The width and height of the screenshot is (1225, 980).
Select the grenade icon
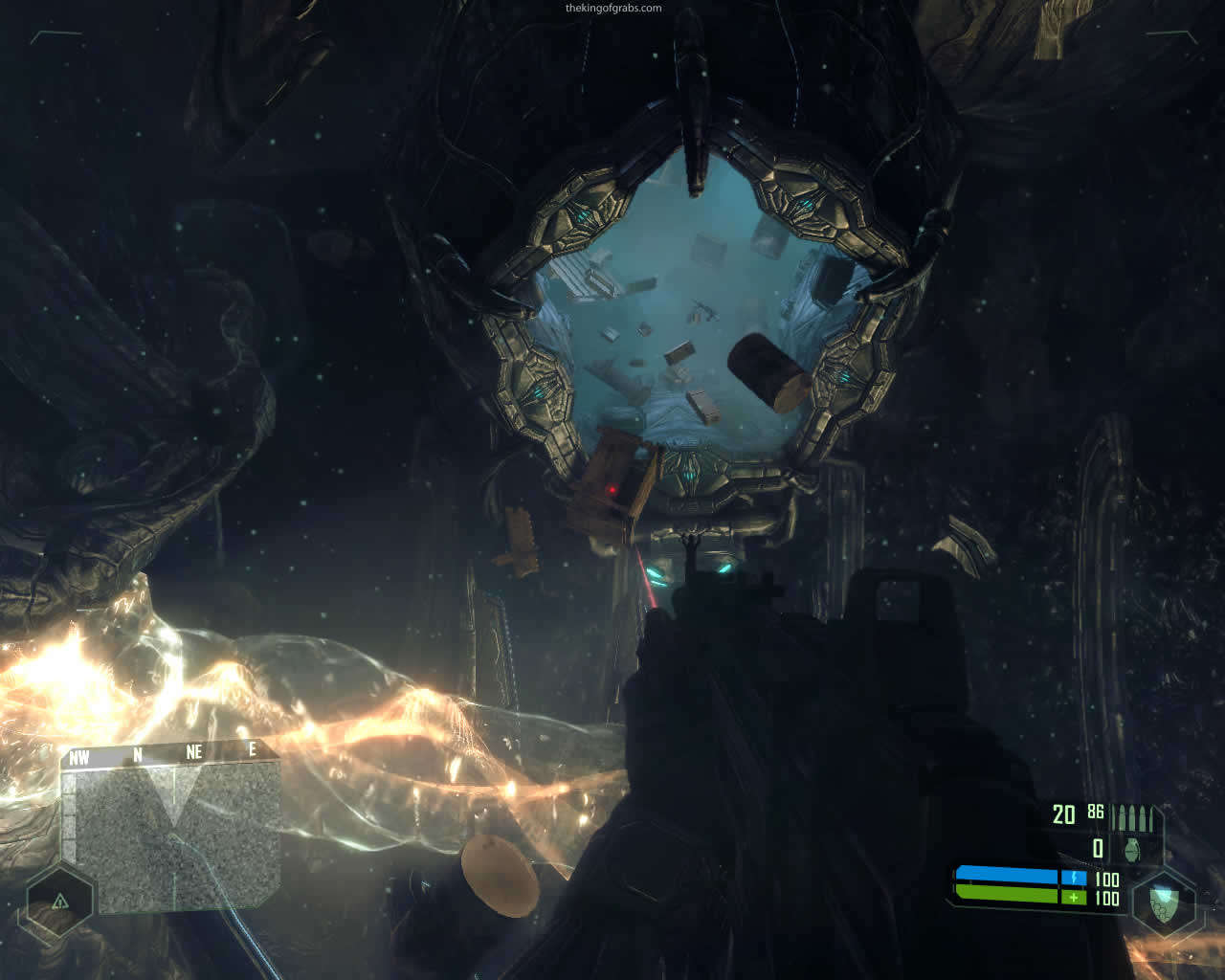(1133, 849)
